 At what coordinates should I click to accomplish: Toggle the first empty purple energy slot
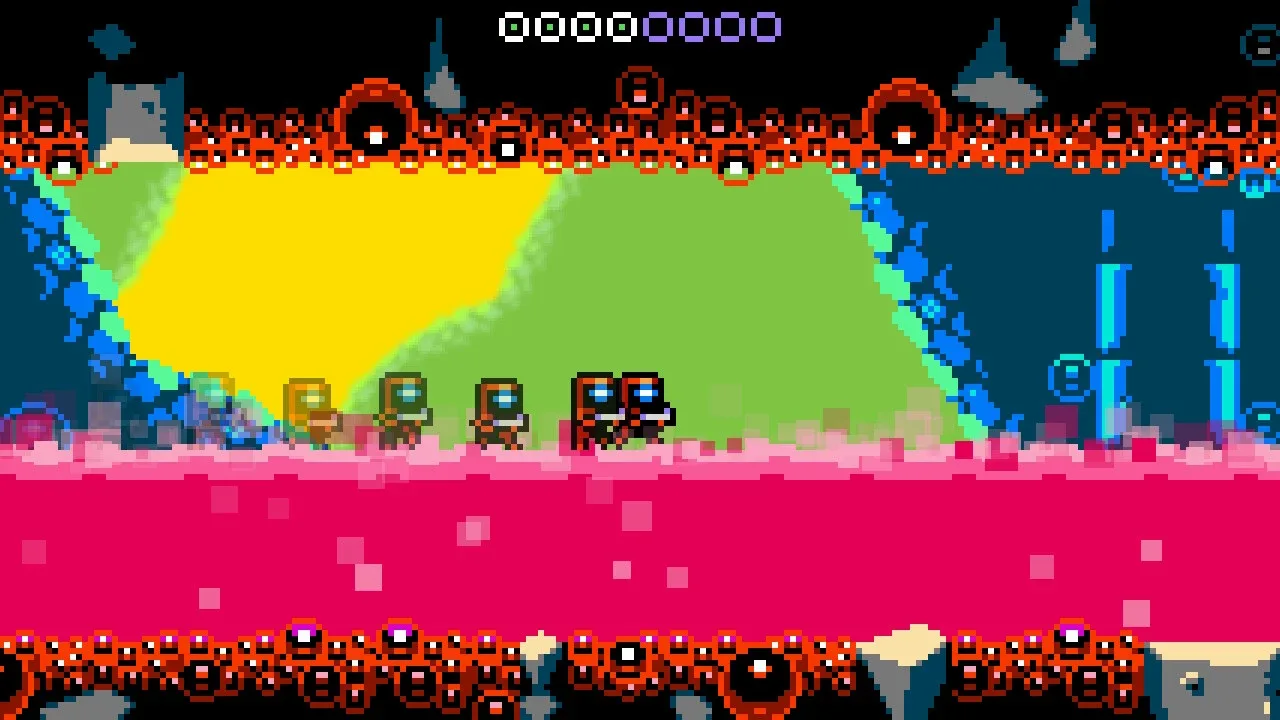click(659, 25)
